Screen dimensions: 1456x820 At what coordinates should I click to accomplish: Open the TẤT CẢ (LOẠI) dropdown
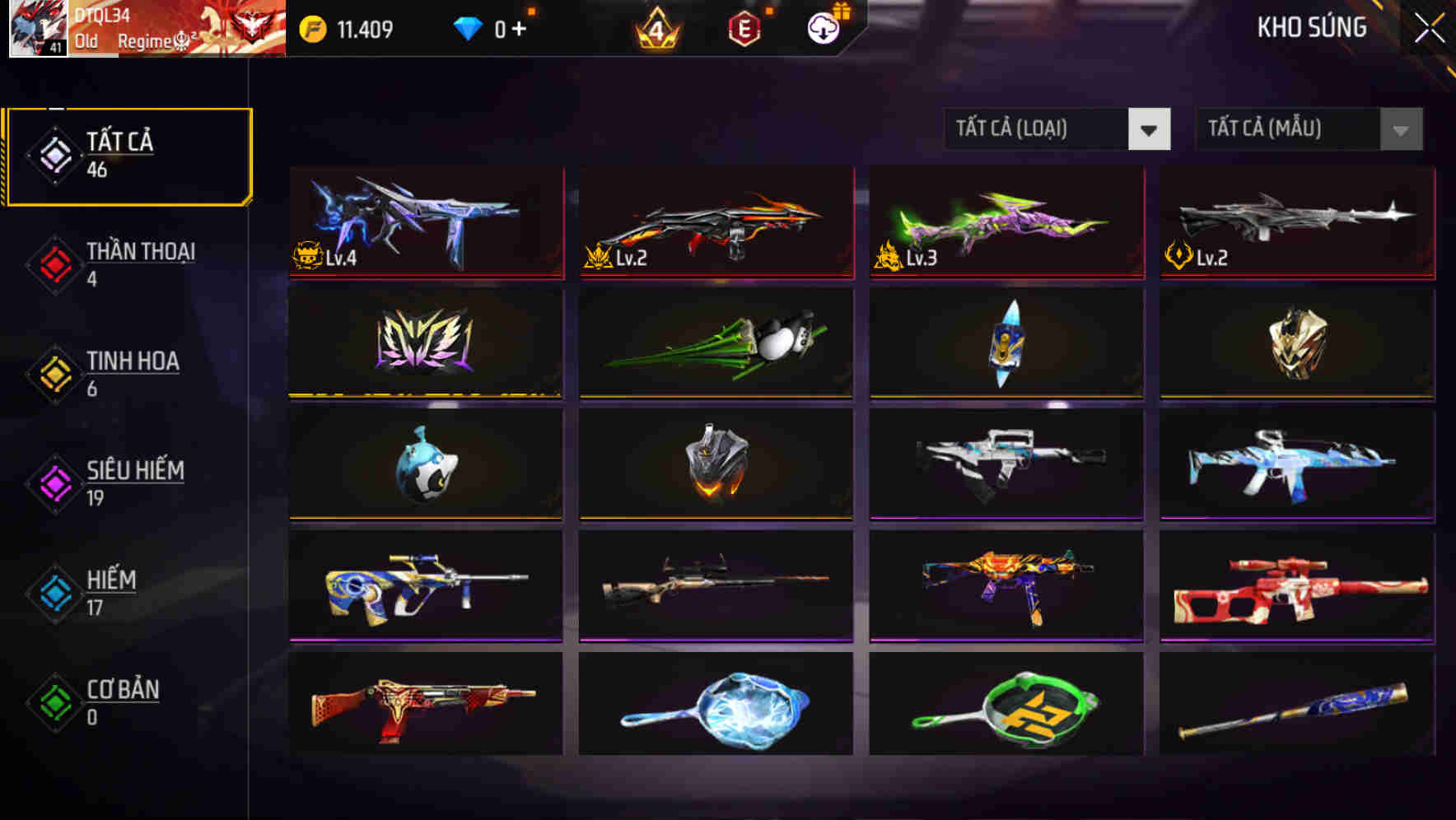(x=1057, y=129)
